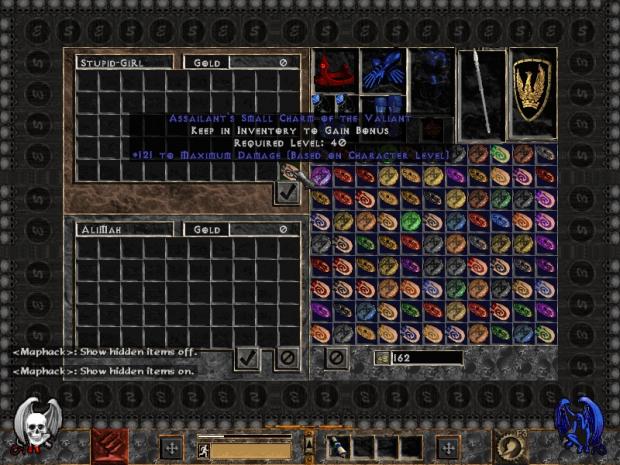Cancel the trade with the crossed-circle button beside the checkmark
The image size is (620, 465).
(x=287, y=357)
